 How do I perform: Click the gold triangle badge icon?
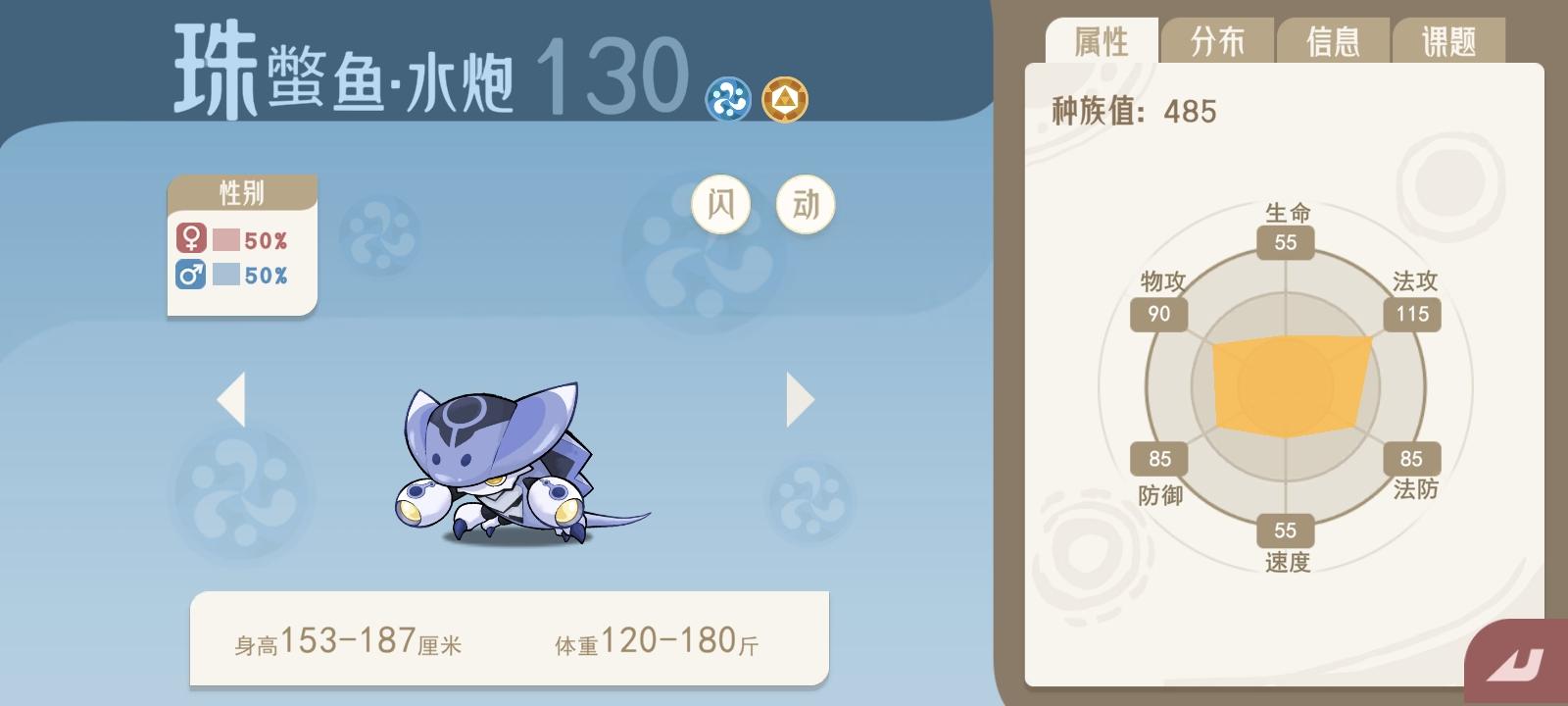(786, 96)
